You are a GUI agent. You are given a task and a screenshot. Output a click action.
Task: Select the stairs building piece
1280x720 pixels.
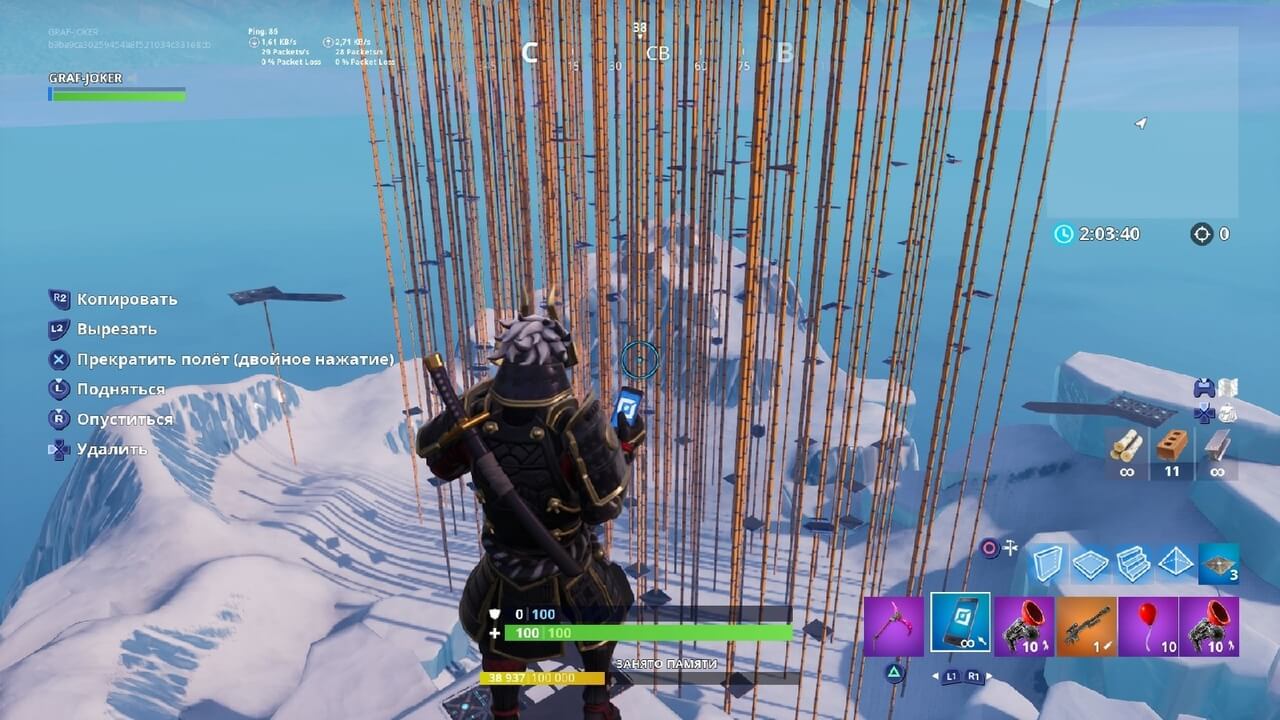[1133, 564]
